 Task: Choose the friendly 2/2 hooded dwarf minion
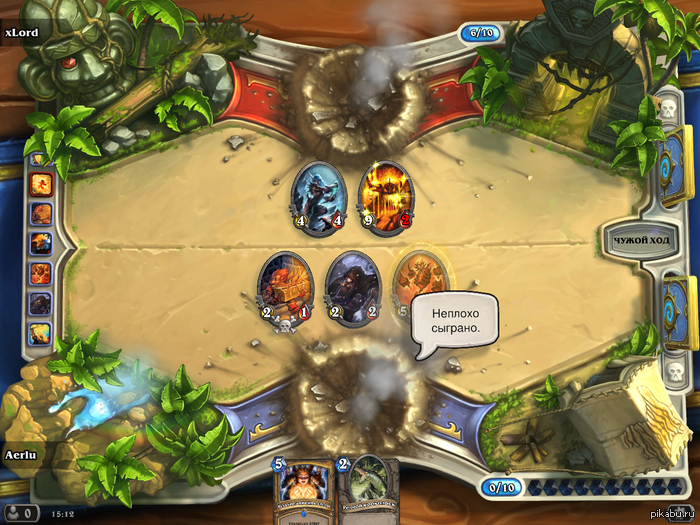[x=354, y=287]
